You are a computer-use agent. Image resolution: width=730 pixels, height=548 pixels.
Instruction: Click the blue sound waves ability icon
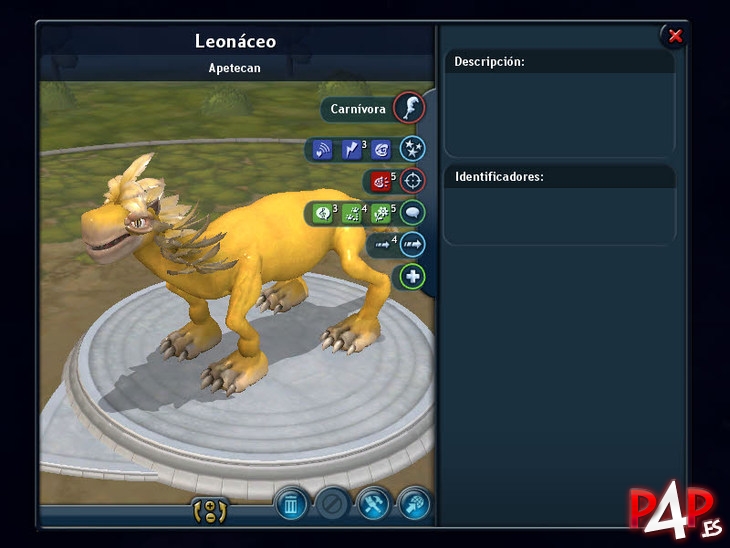(322, 151)
